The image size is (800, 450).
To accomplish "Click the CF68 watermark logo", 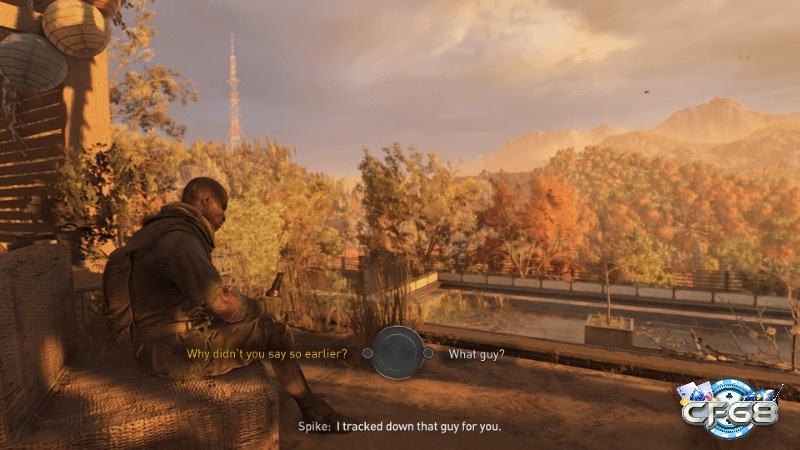I will click(x=728, y=408).
